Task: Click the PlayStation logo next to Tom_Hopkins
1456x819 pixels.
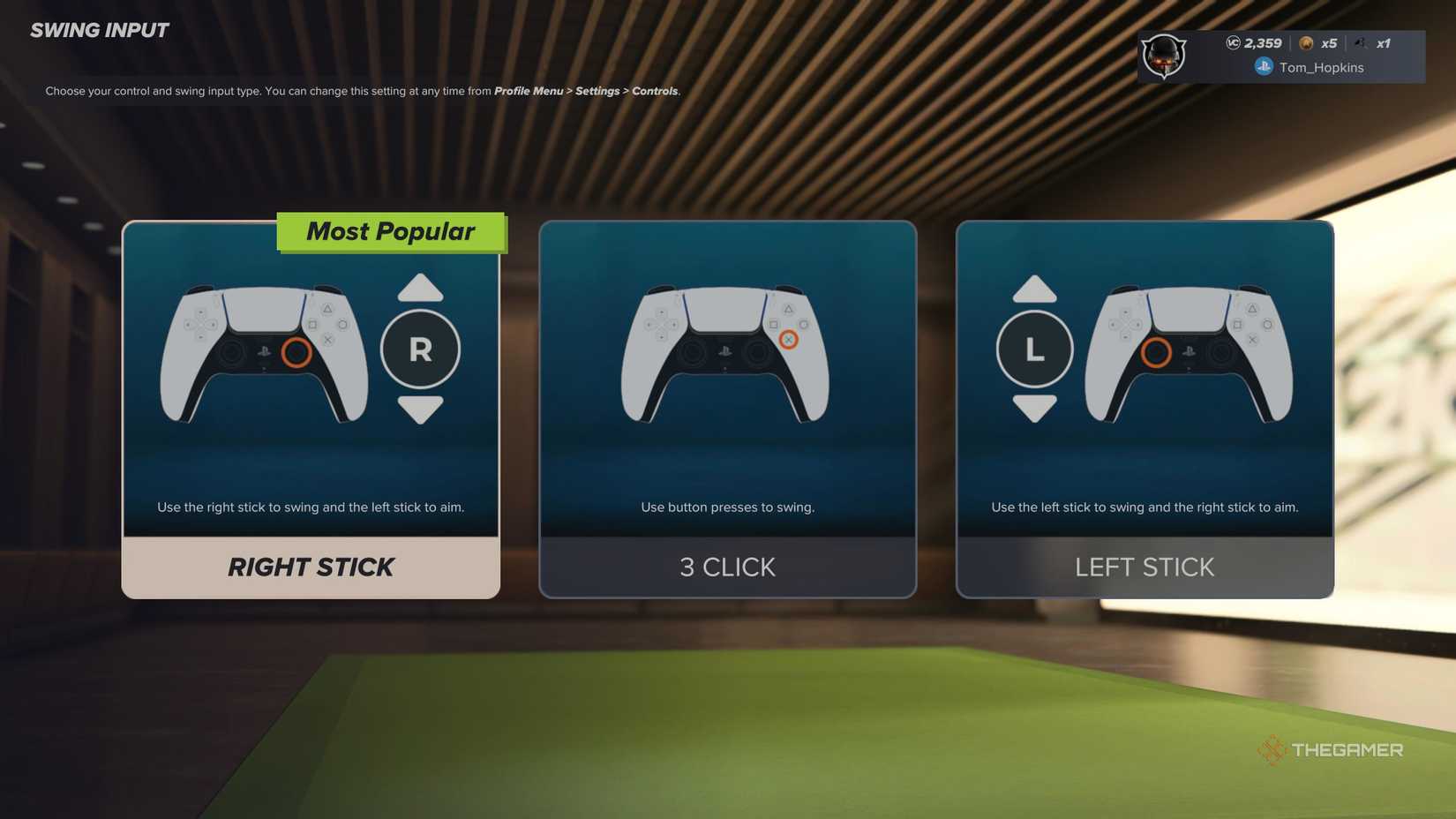Action: click(1264, 67)
